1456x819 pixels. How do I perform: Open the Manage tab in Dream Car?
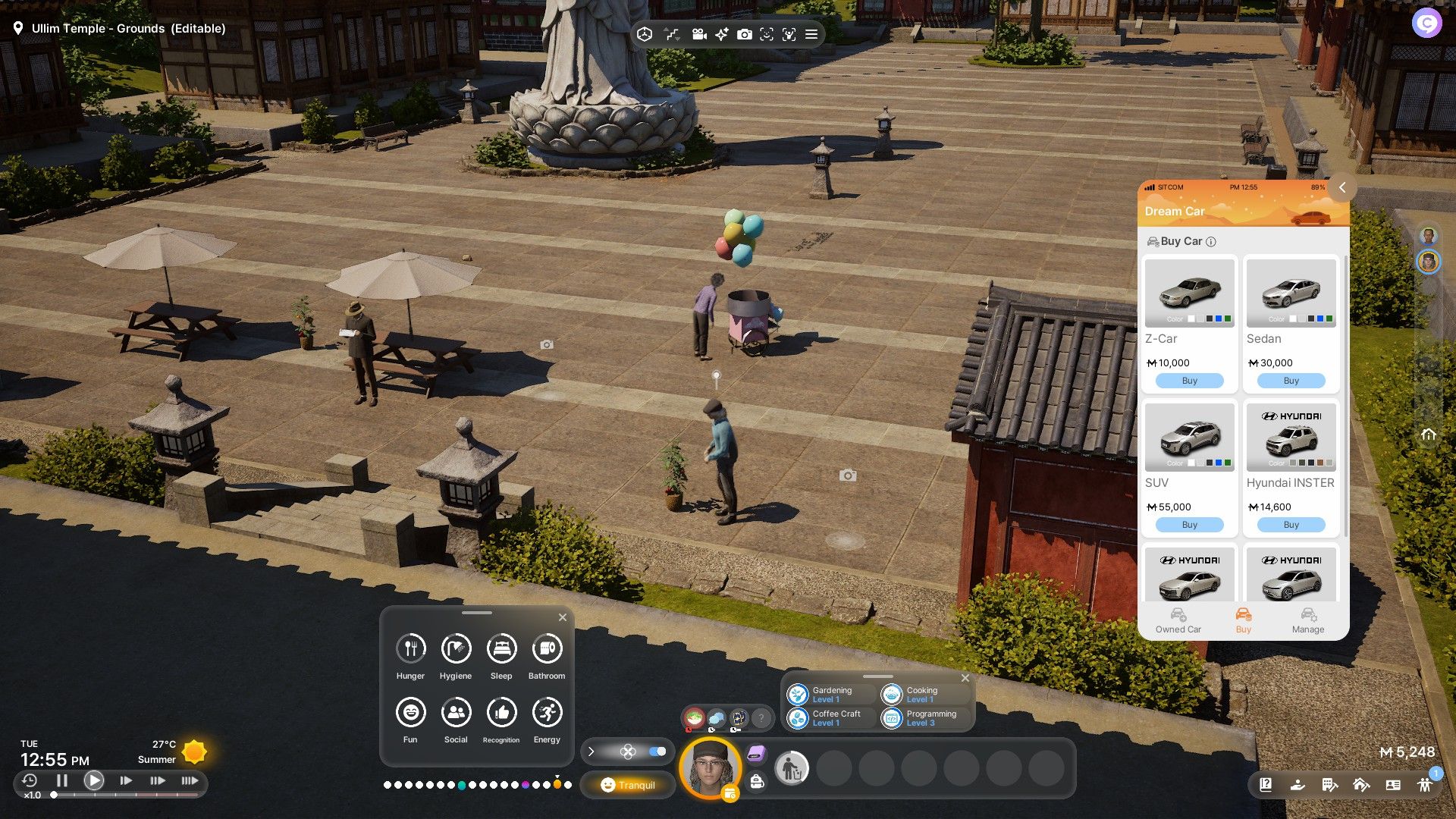(1307, 620)
